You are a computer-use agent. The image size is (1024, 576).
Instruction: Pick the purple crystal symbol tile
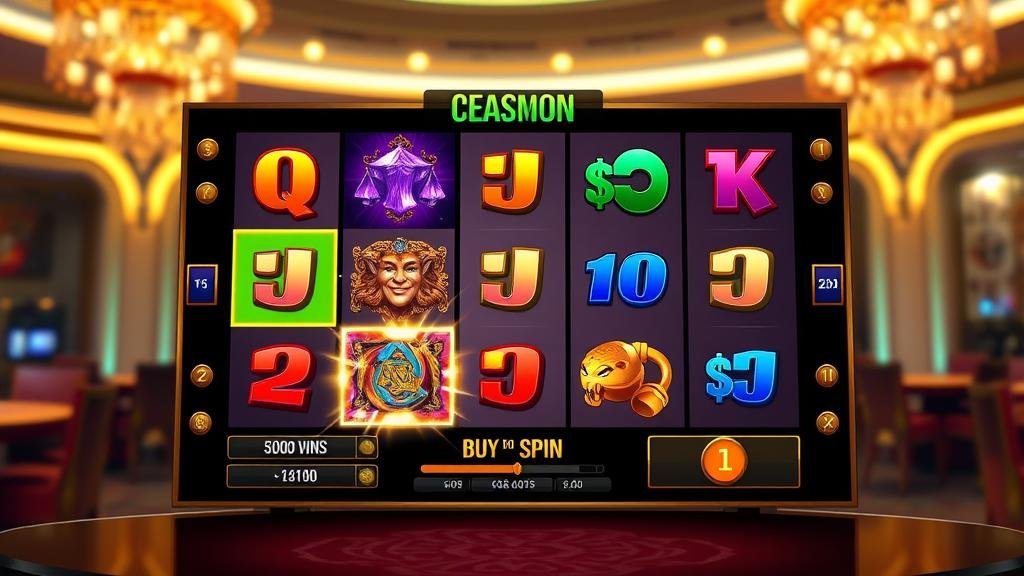[x=400, y=178]
